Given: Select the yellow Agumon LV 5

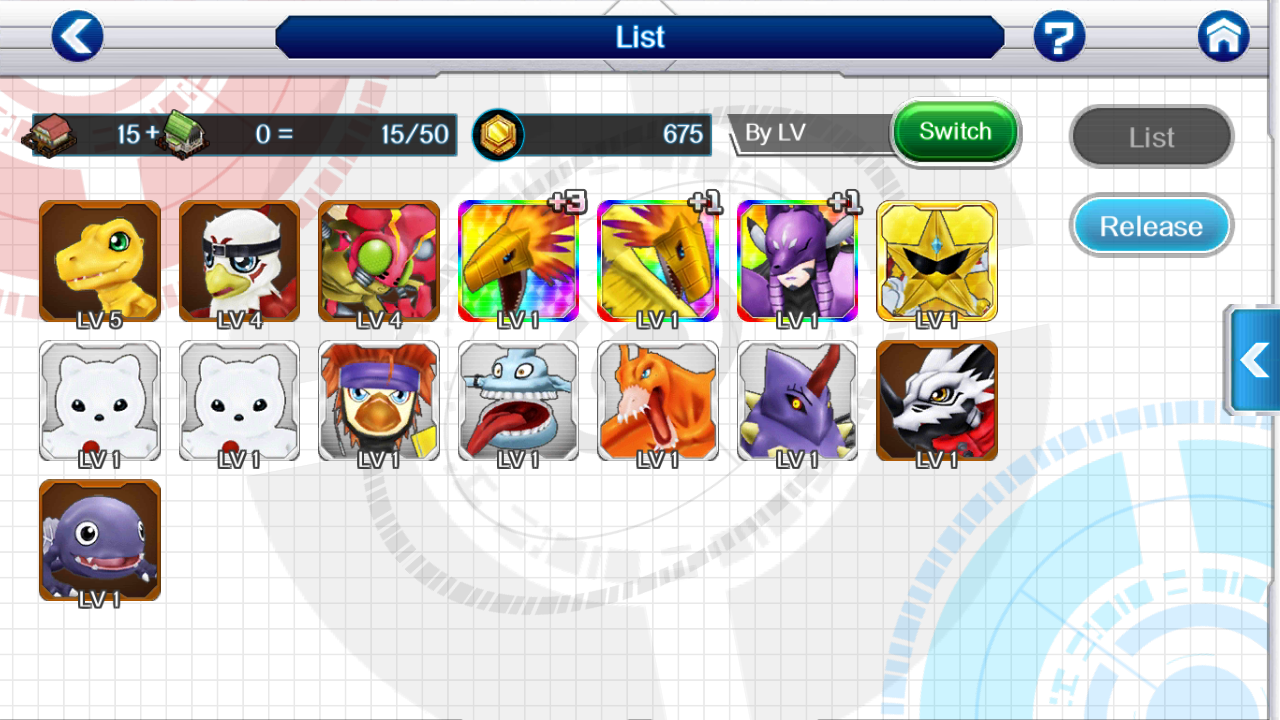Looking at the screenshot, I should click(x=100, y=261).
